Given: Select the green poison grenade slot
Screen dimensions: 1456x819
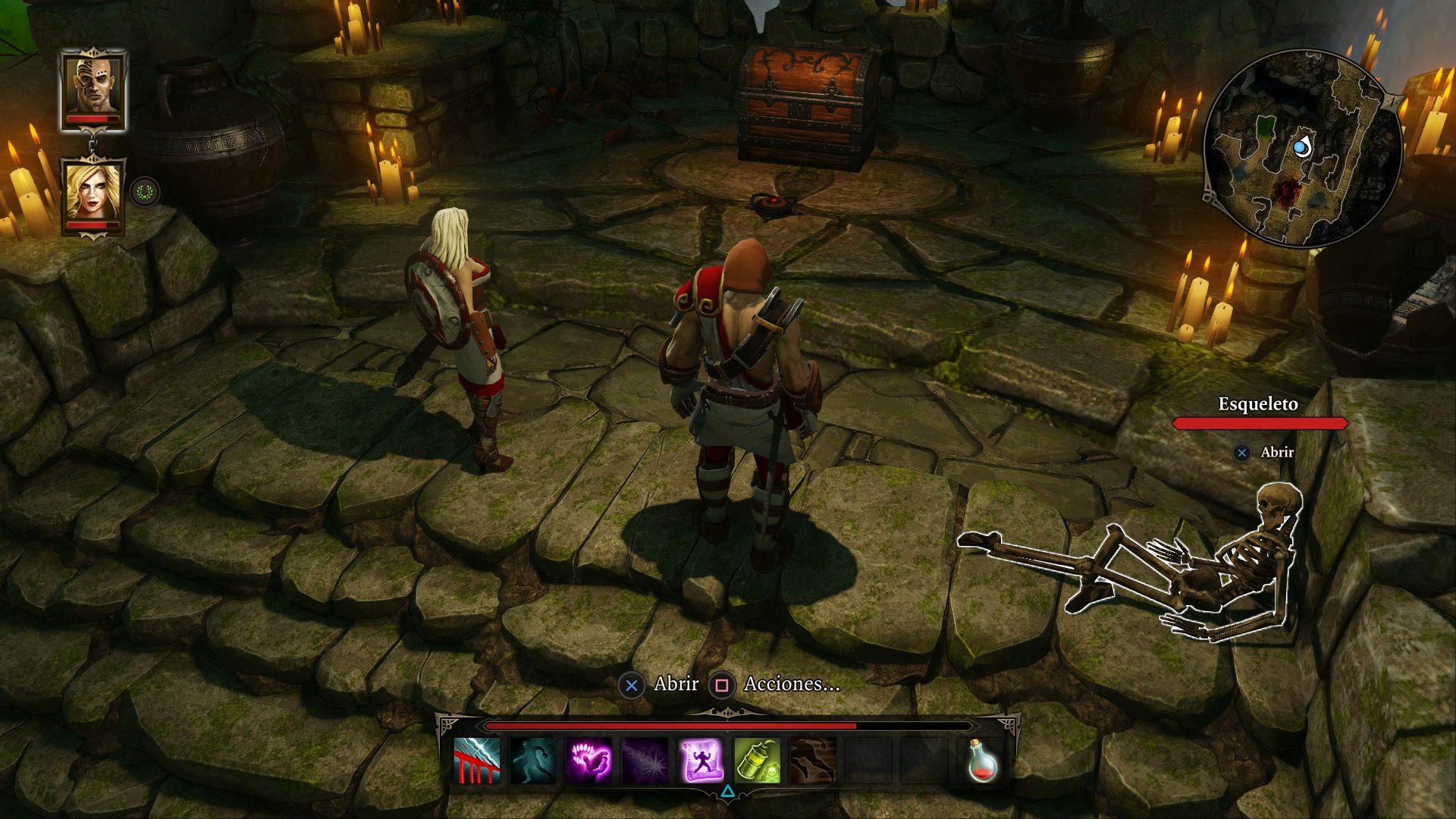Looking at the screenshot, I should [x=757, y=760].
